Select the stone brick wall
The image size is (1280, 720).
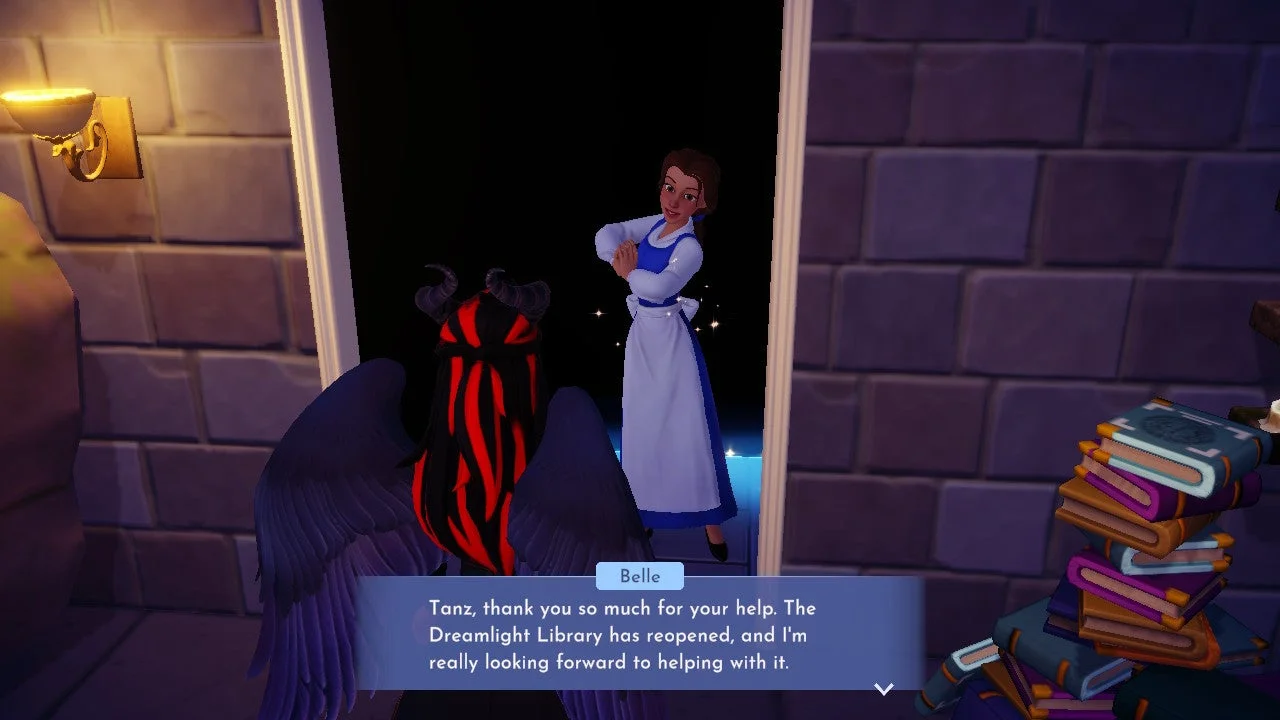tap(950, 200)
